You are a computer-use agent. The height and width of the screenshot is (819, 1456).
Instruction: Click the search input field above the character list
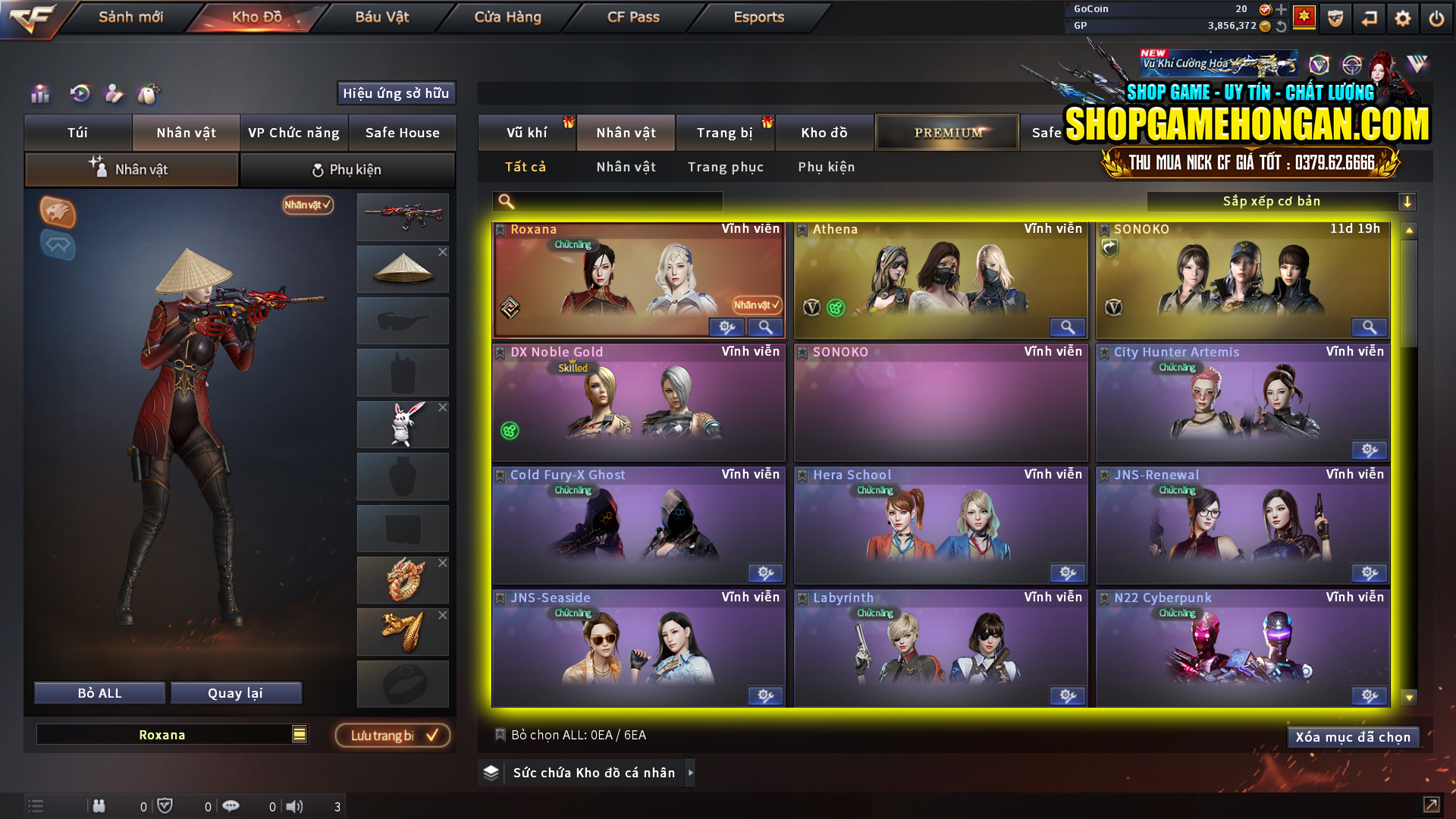point(607,201)
